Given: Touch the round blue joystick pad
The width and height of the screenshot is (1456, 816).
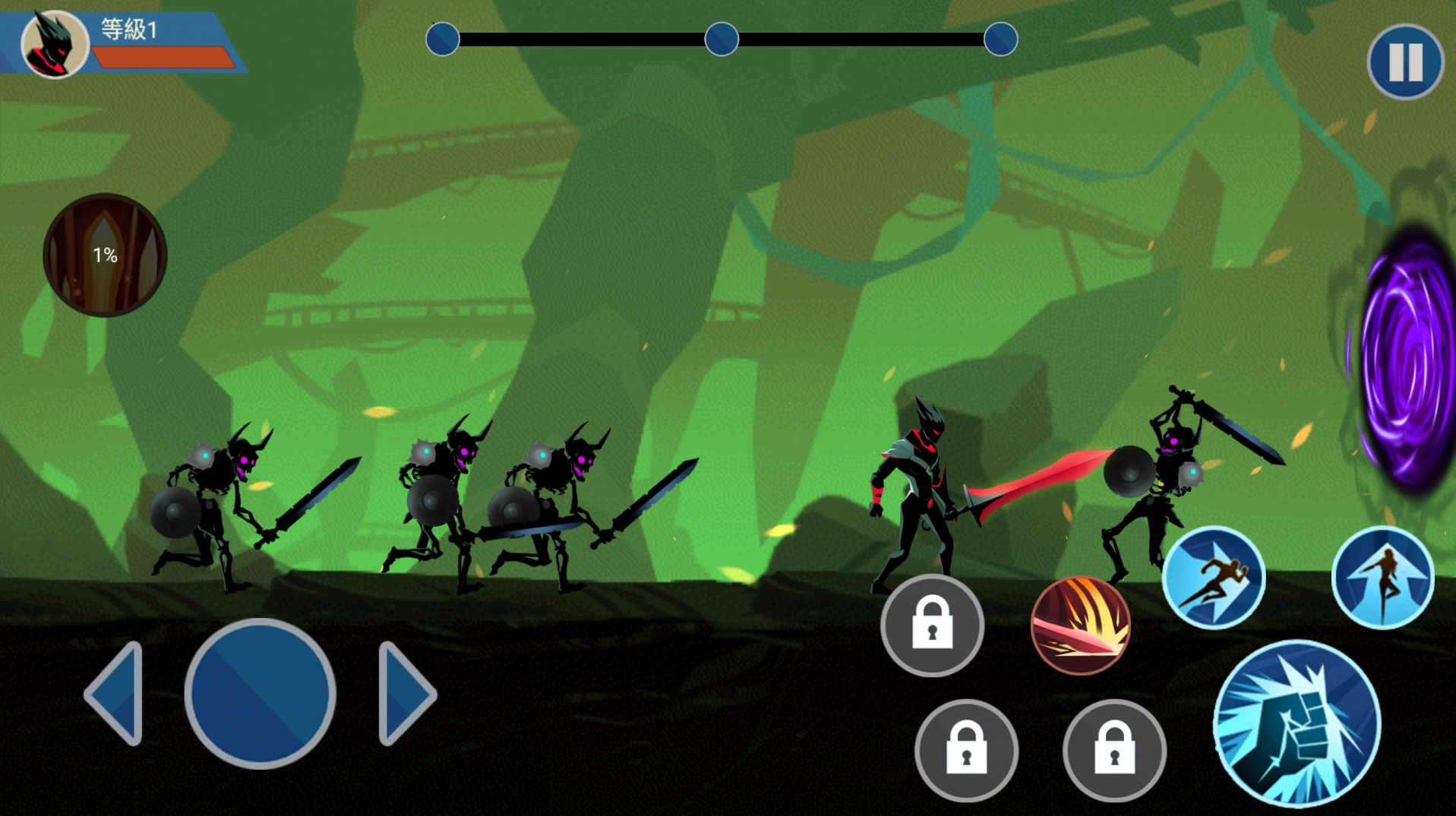Looking at the screenshot, I should point(260,694).
